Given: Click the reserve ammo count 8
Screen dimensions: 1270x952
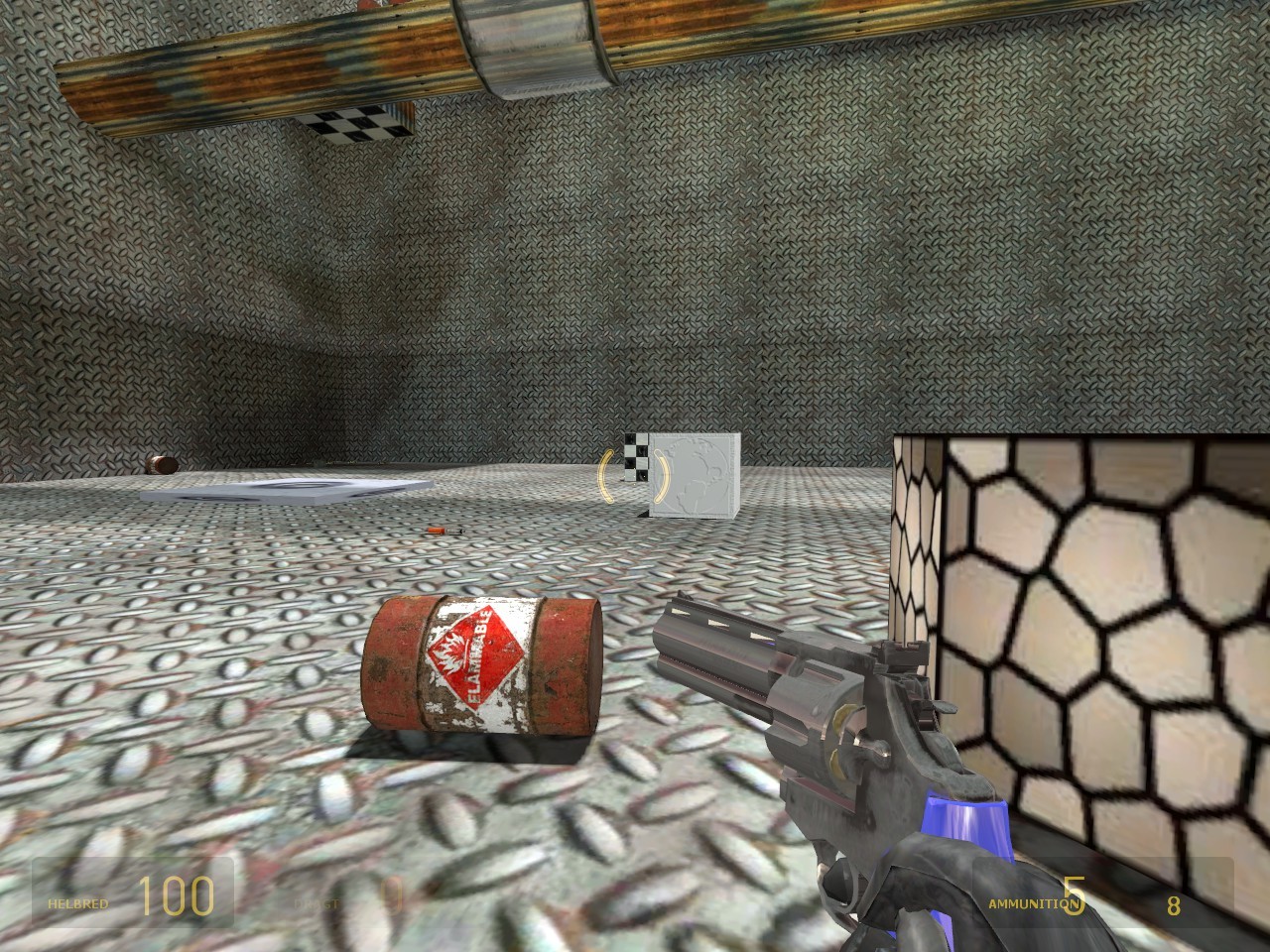Looking at the screenshot, I should (1172, 905).
